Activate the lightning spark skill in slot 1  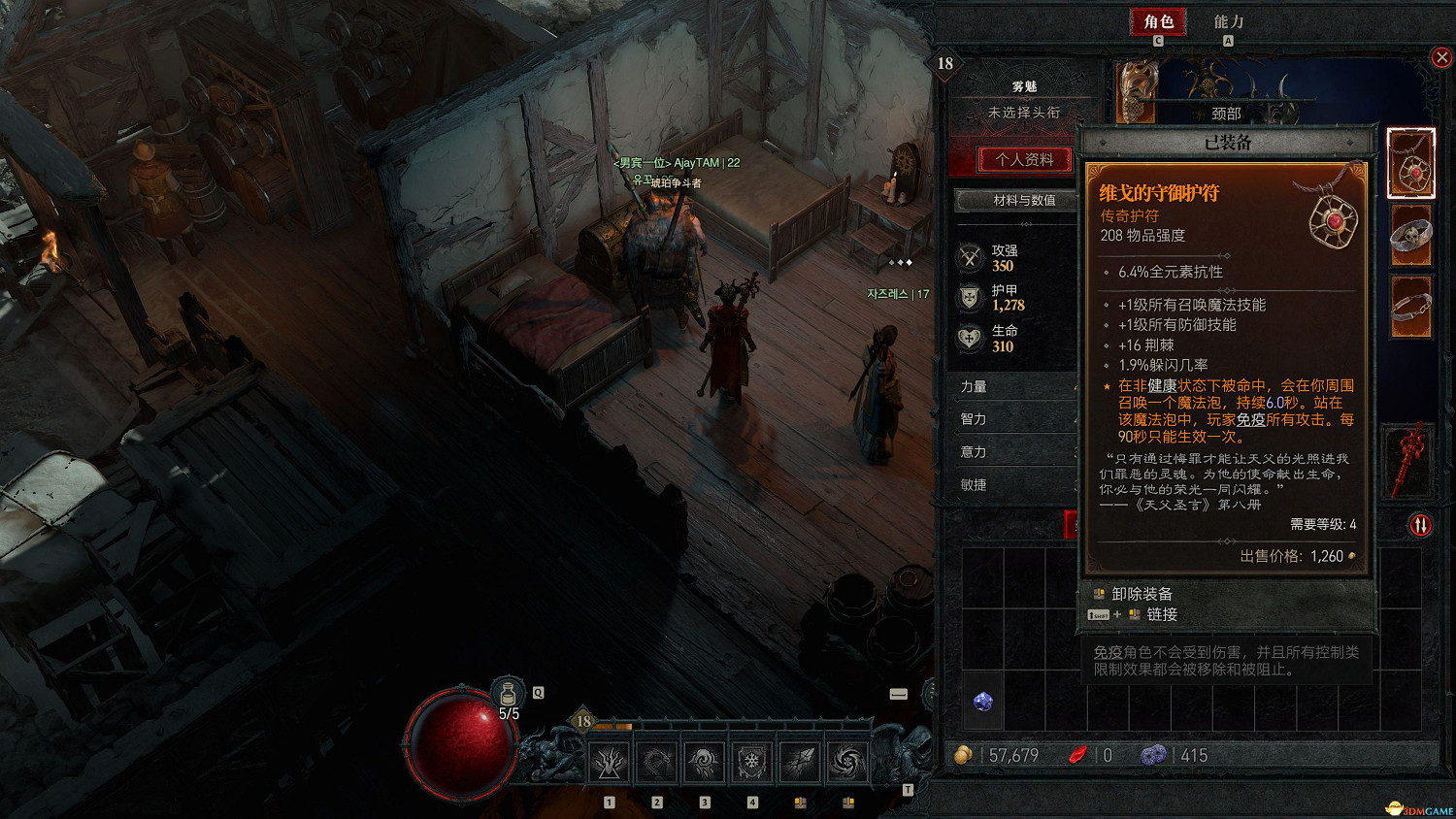tap(610, 763)
